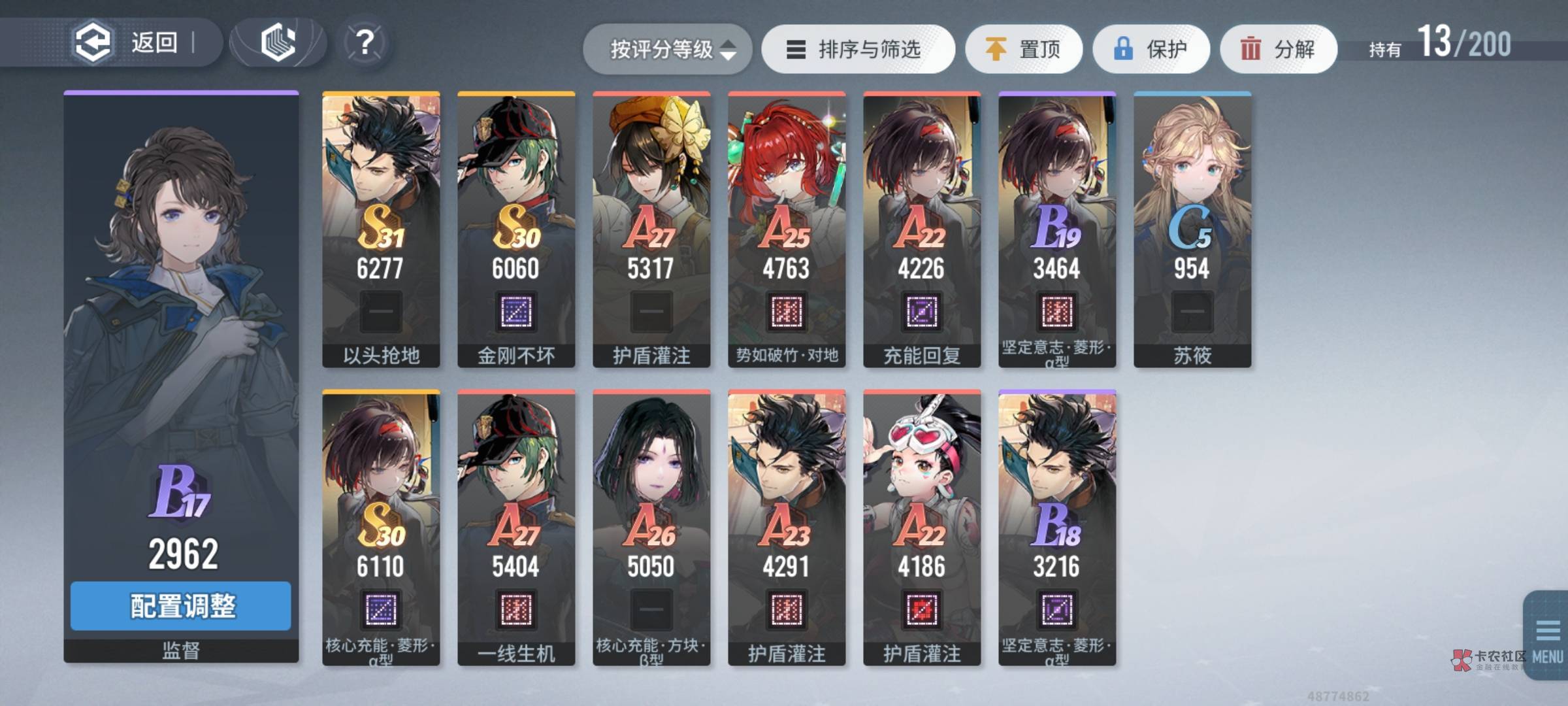The height and width of the screenshot is (706, 1568).
Task: Select the S31 card scored 6277
Action: pos(381,229)
